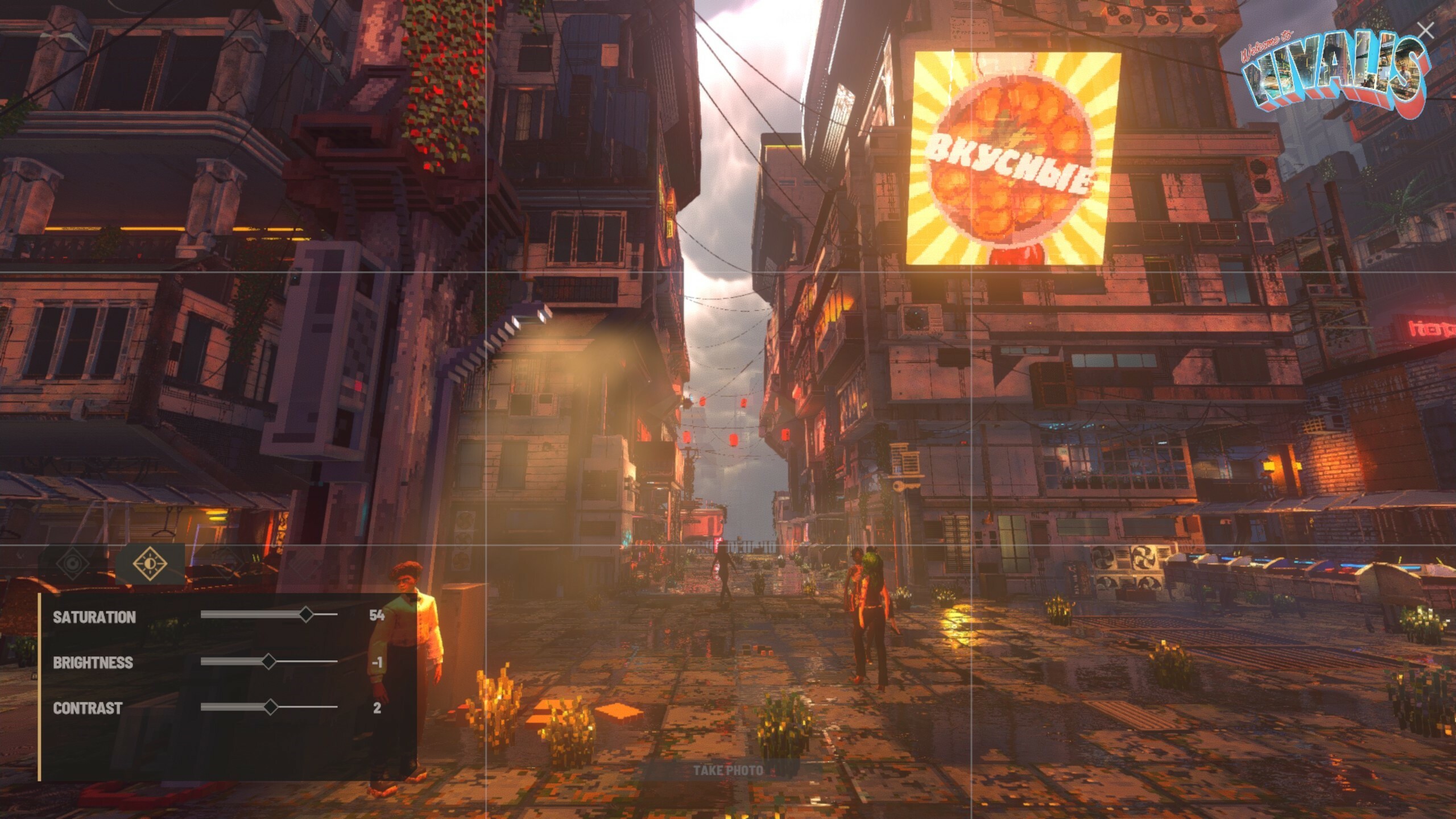Click the Contrast slider handle
The height and width of the screenshot is (819, 1456).
click(x=271, y=707)
